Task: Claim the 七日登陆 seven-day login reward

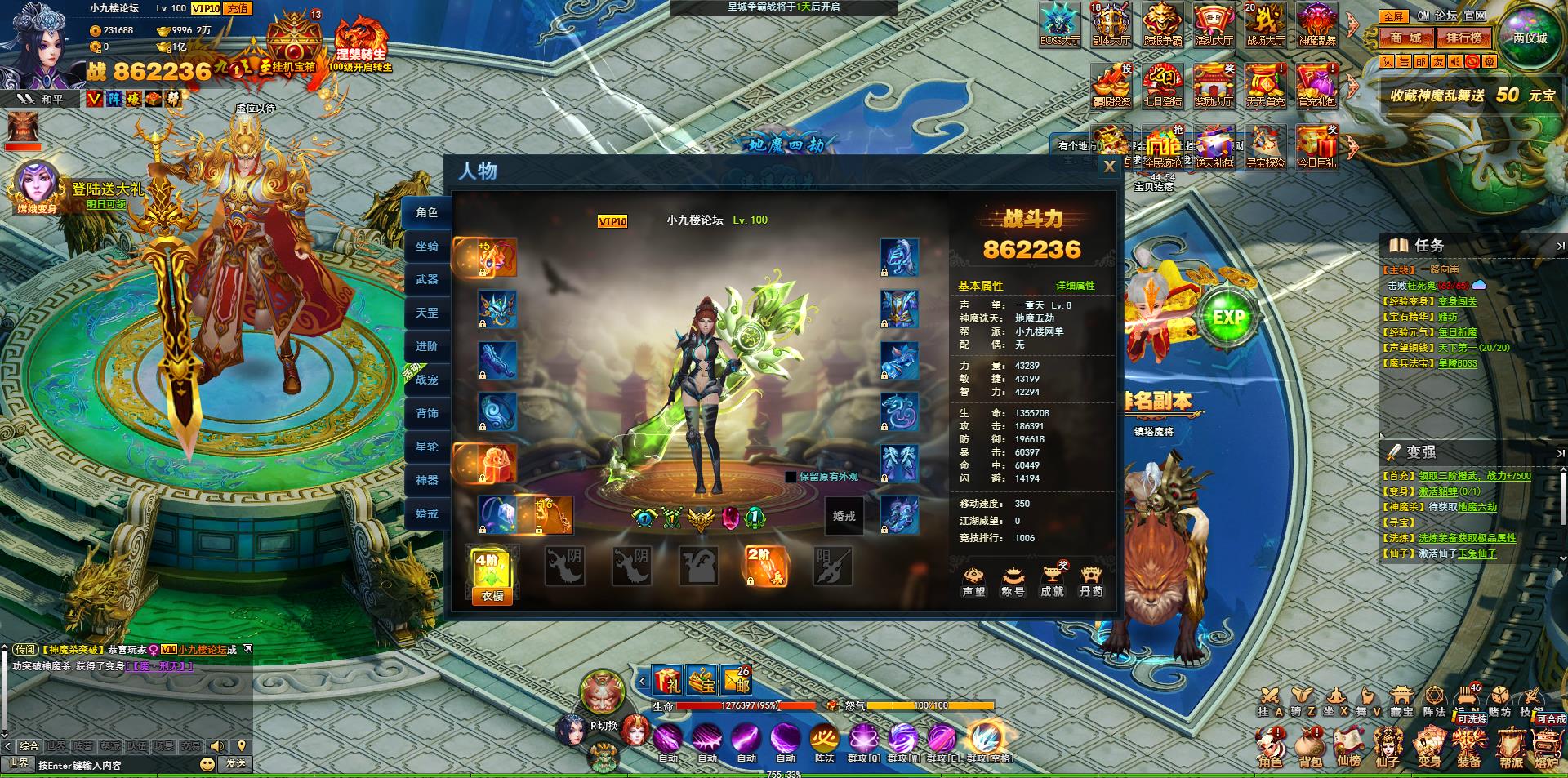Action: (1162, 86)
